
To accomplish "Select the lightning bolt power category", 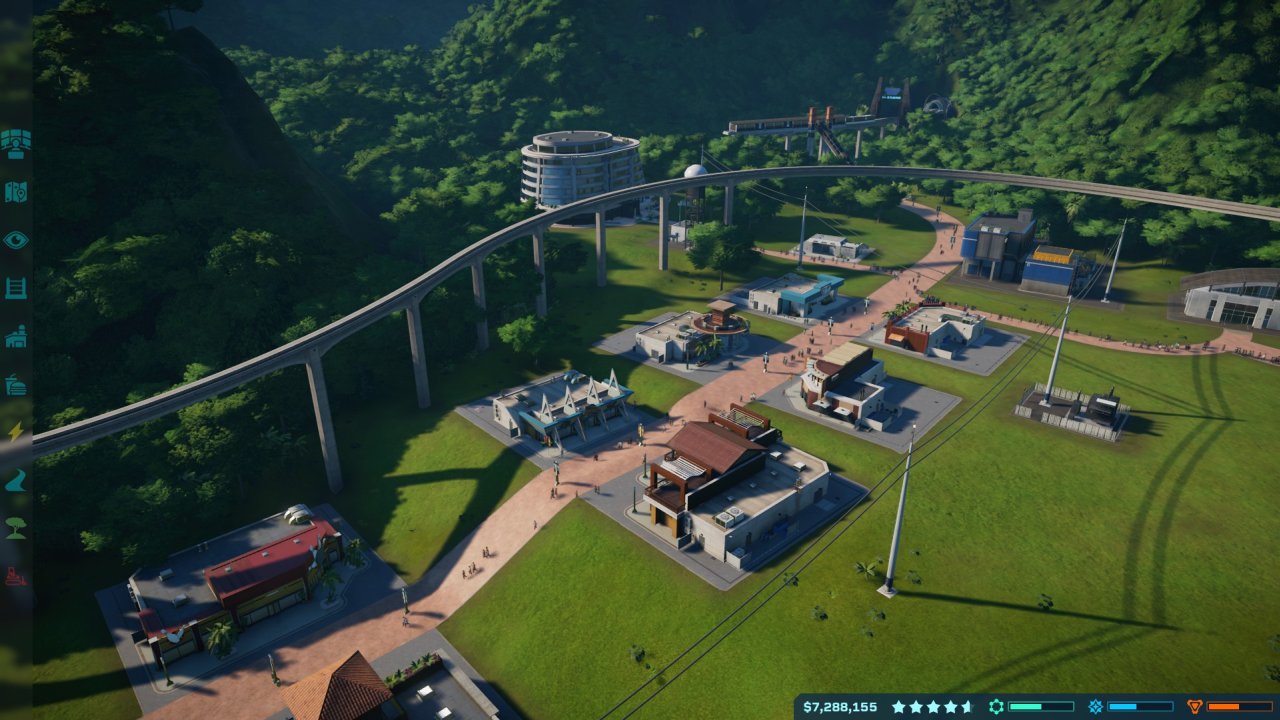I will pyautogui.click(x=15, y=433).
